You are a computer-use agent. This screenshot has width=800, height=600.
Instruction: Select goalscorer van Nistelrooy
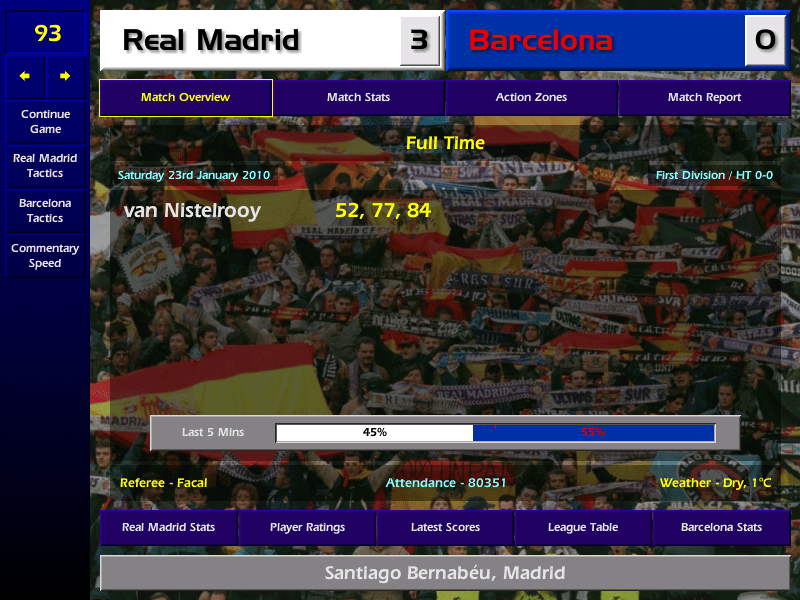point(192,211)
